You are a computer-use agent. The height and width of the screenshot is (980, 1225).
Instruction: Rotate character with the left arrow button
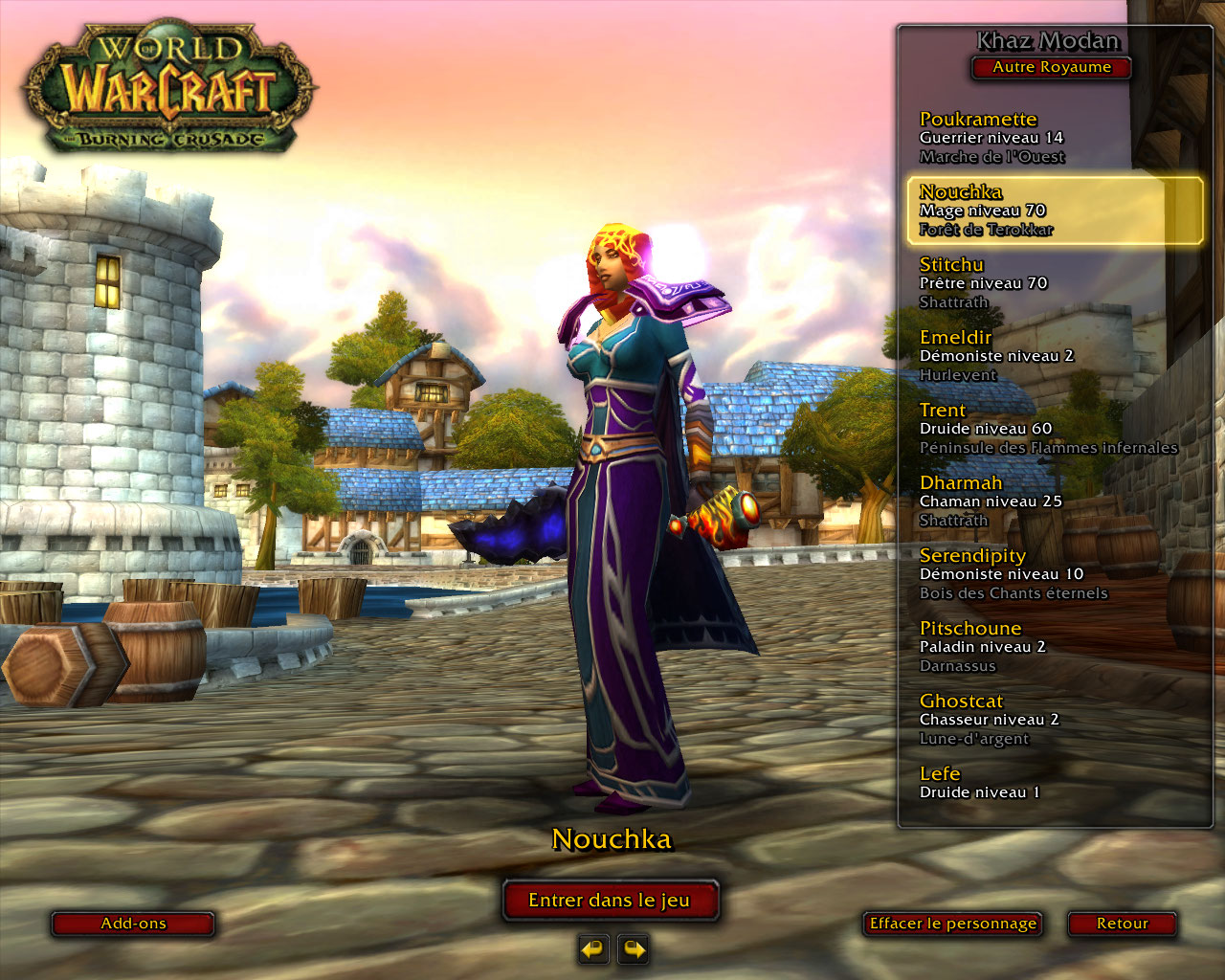[x=593, y=949]
